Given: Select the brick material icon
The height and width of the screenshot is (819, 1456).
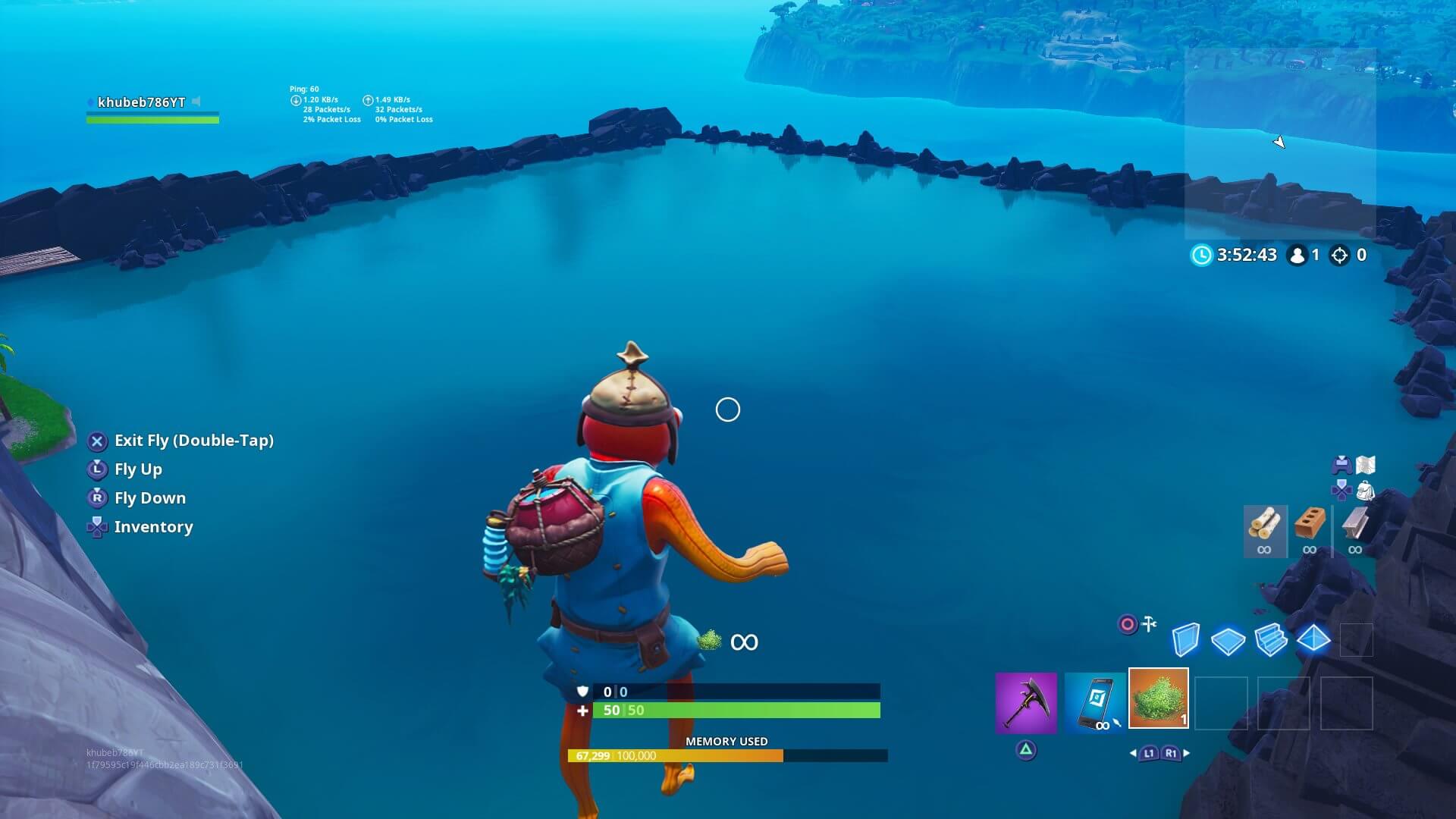Looking at the screenshot, I should (x=1310, y=524).
